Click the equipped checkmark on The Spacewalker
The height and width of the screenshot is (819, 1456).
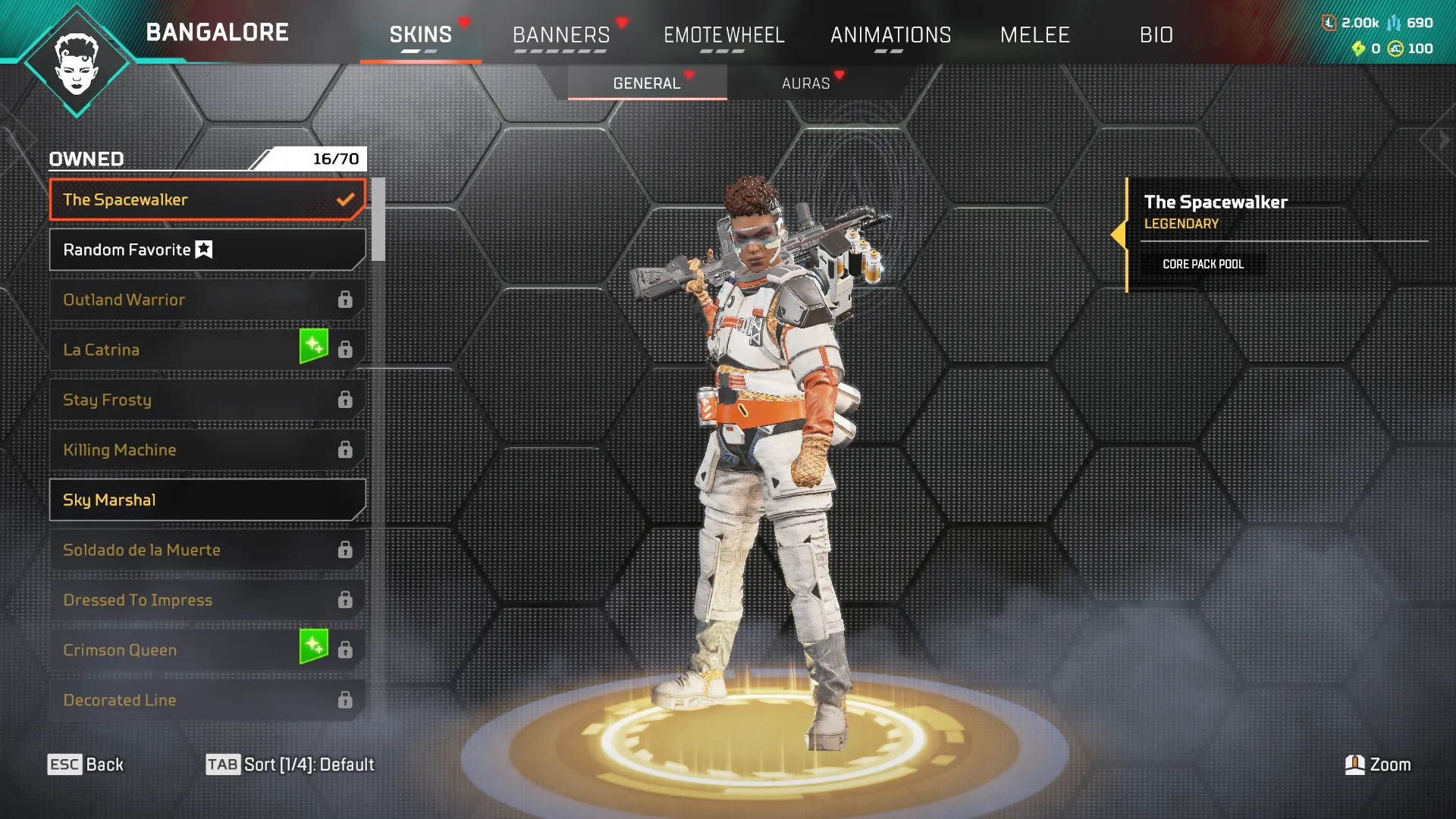pos(346,199)
